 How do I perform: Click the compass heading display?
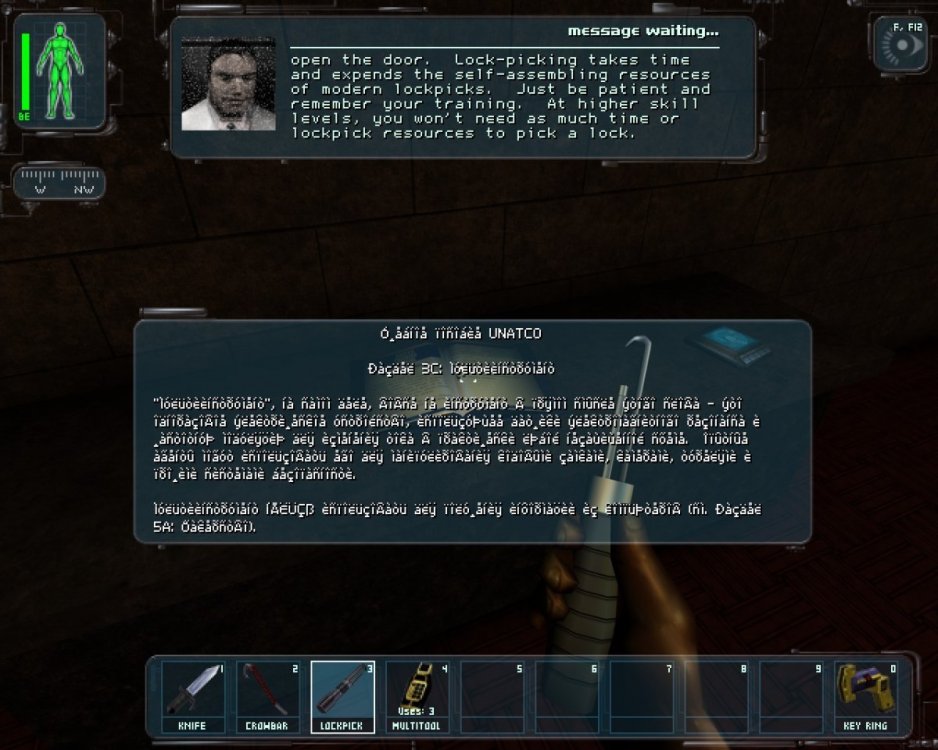pyautogui.click(x=62, y=184)
